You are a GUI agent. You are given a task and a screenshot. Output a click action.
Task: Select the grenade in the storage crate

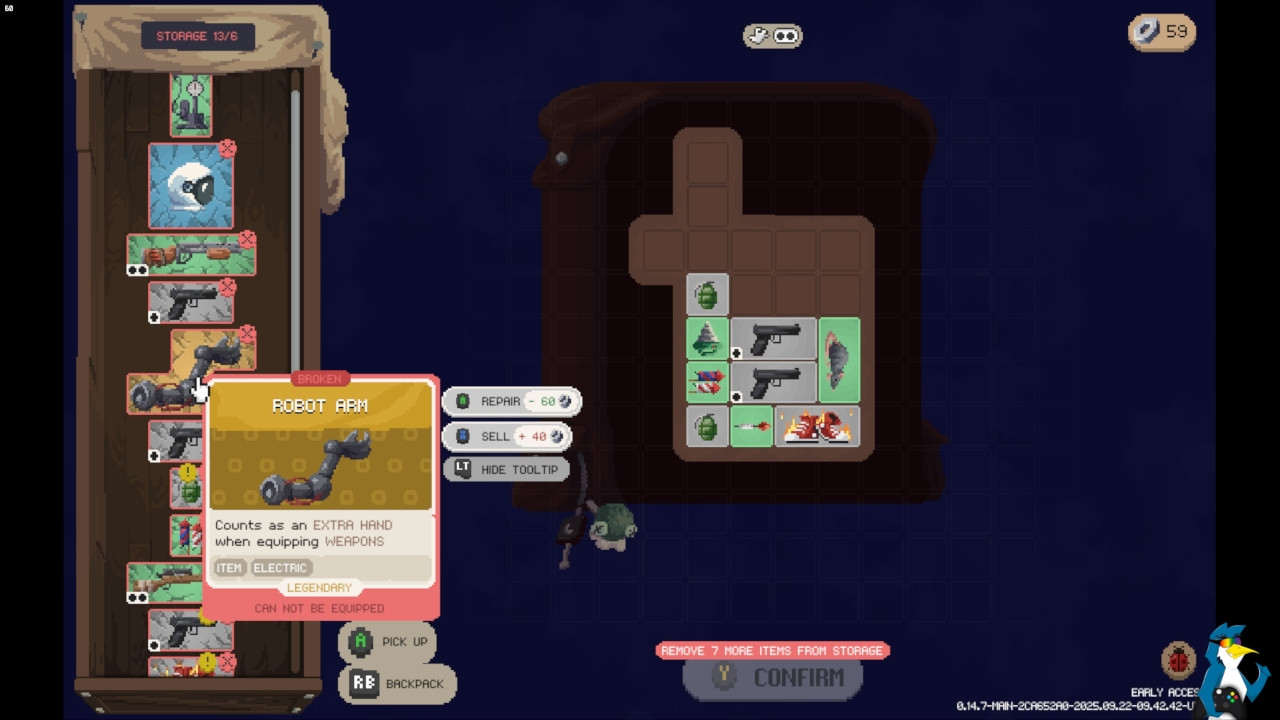point(188,490)
